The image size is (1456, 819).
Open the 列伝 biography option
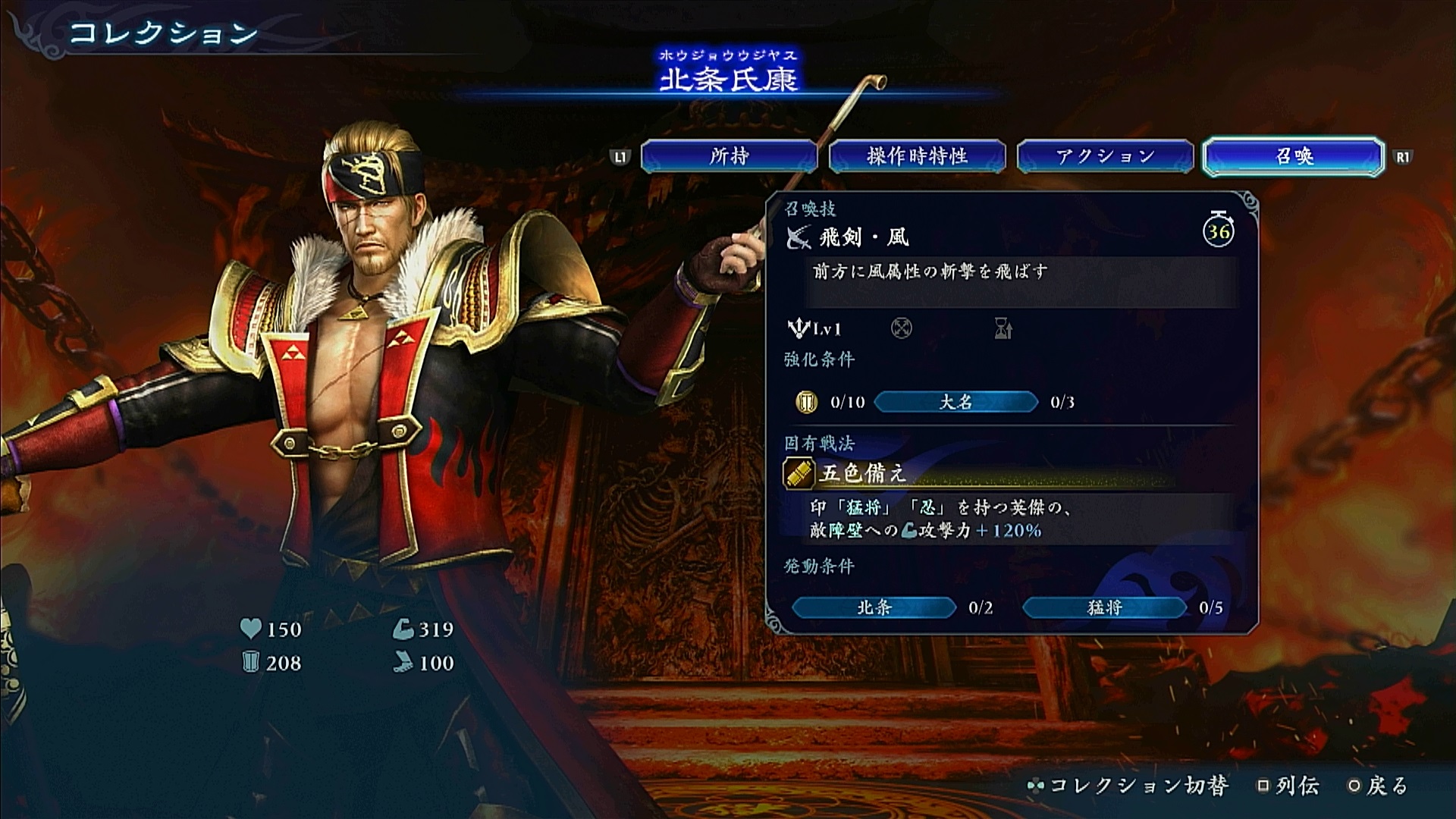coord(1288,786)
